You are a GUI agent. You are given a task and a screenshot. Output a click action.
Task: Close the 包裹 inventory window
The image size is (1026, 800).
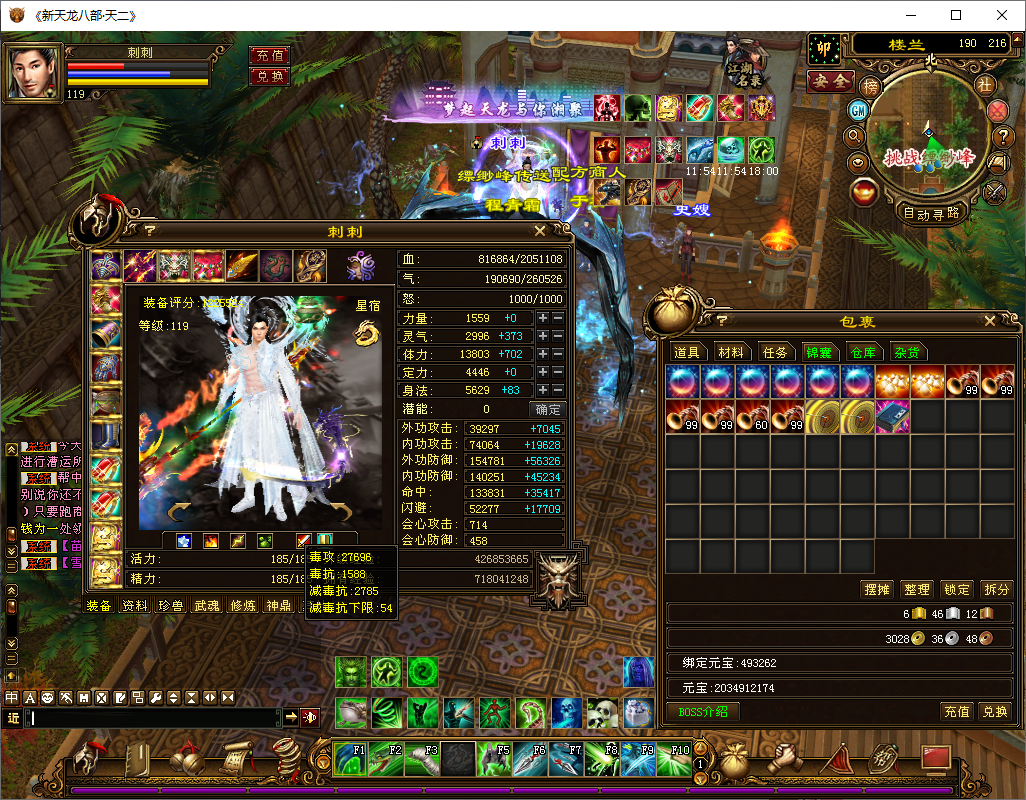(989, 321)
